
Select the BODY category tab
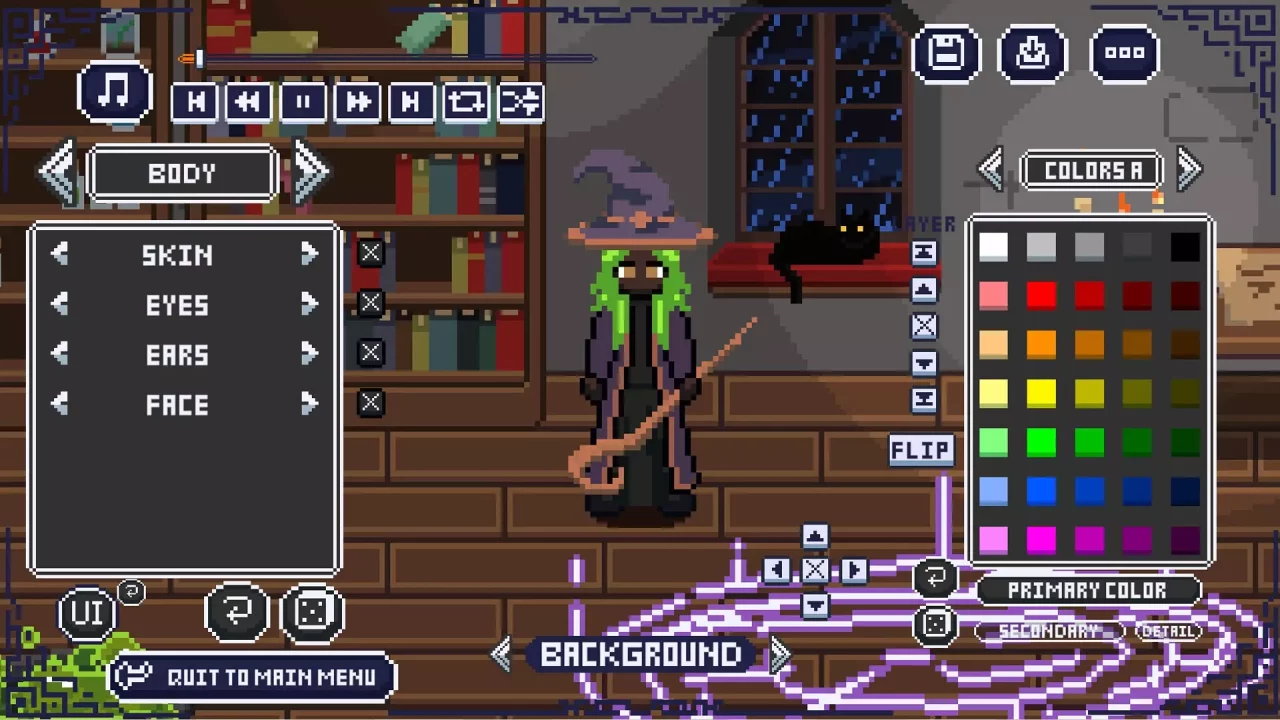[182, 172]
